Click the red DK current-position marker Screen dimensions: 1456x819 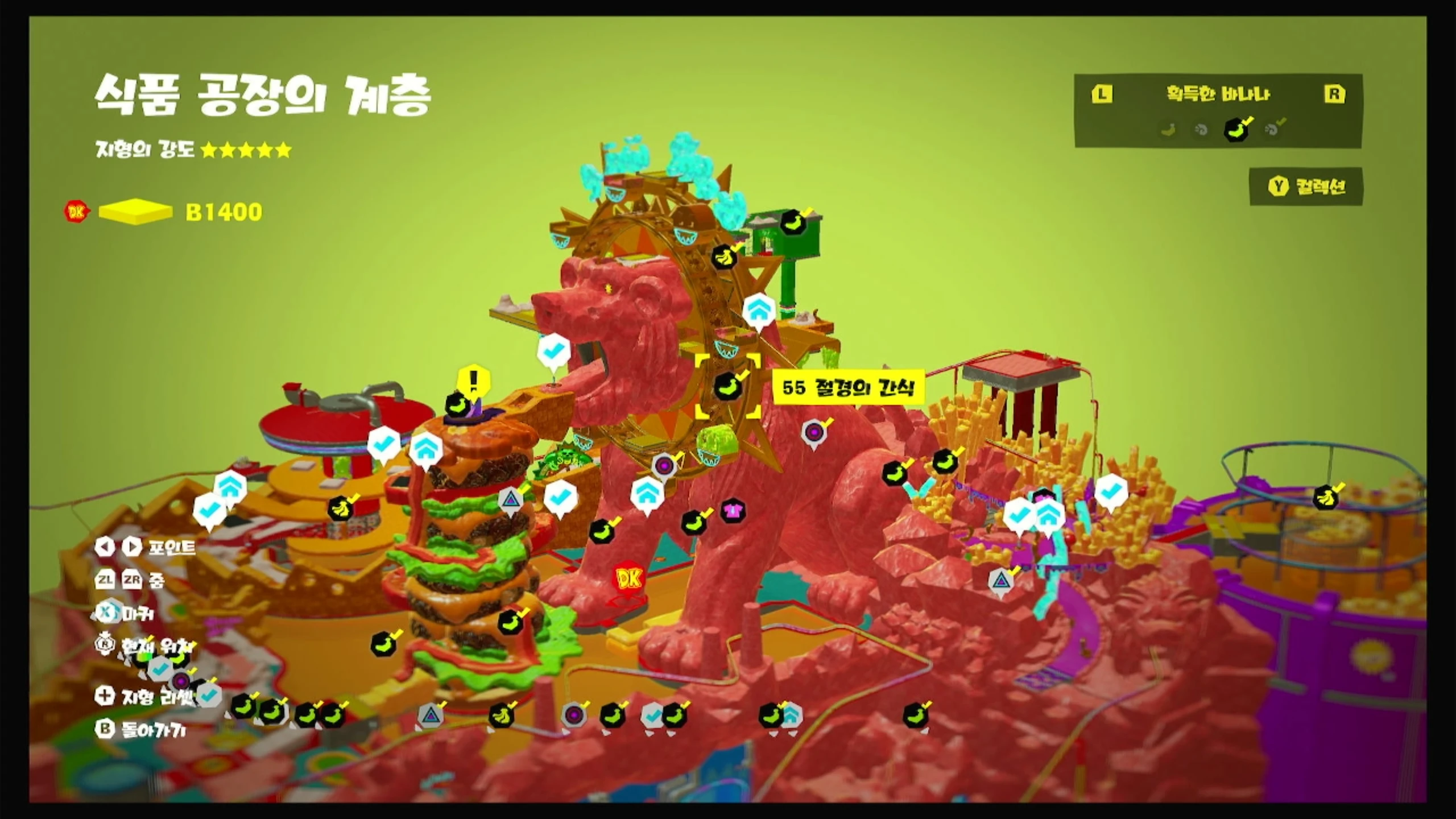(628, 579)
